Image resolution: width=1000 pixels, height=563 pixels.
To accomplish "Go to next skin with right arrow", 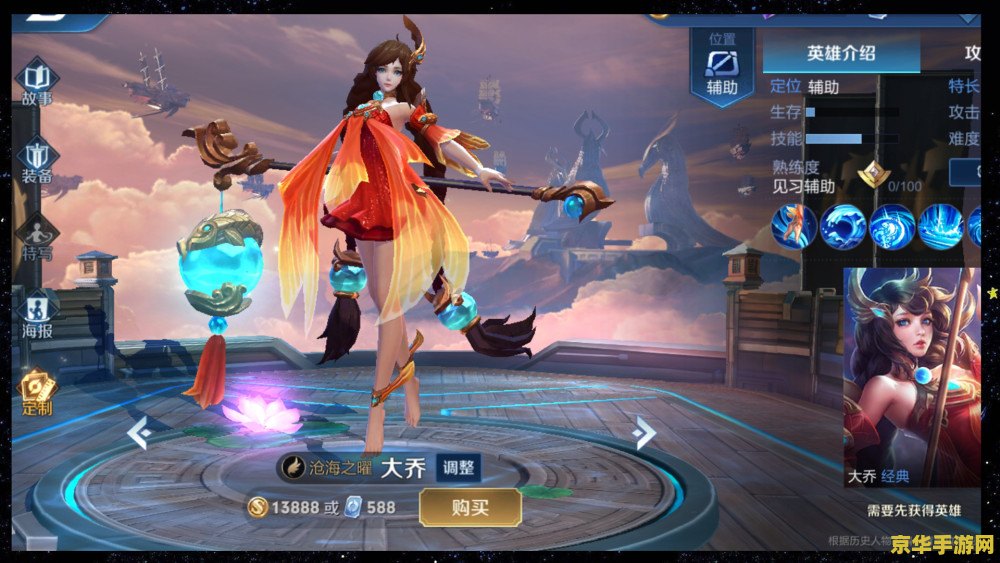I will [x=645, y=433].
